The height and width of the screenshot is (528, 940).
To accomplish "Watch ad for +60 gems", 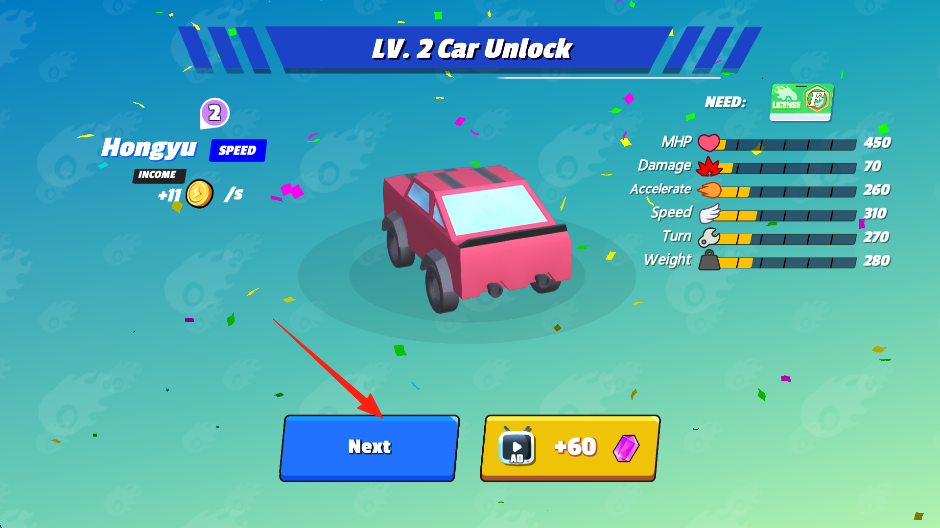I will (570, 447).
